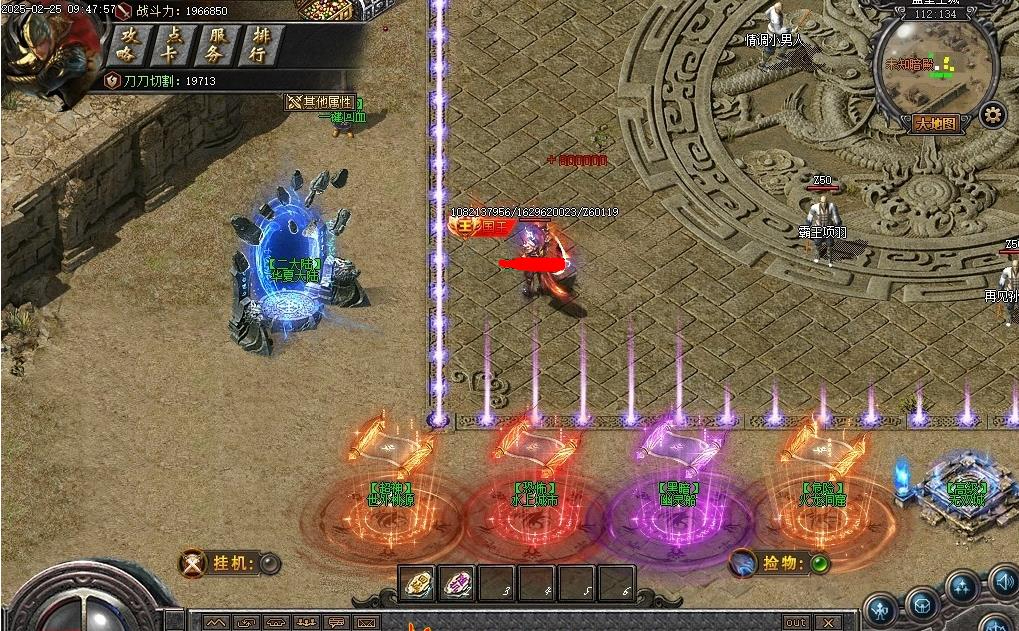
Task: Use the gold item in the first hotbar slot
Action: [x=417, y=583]
